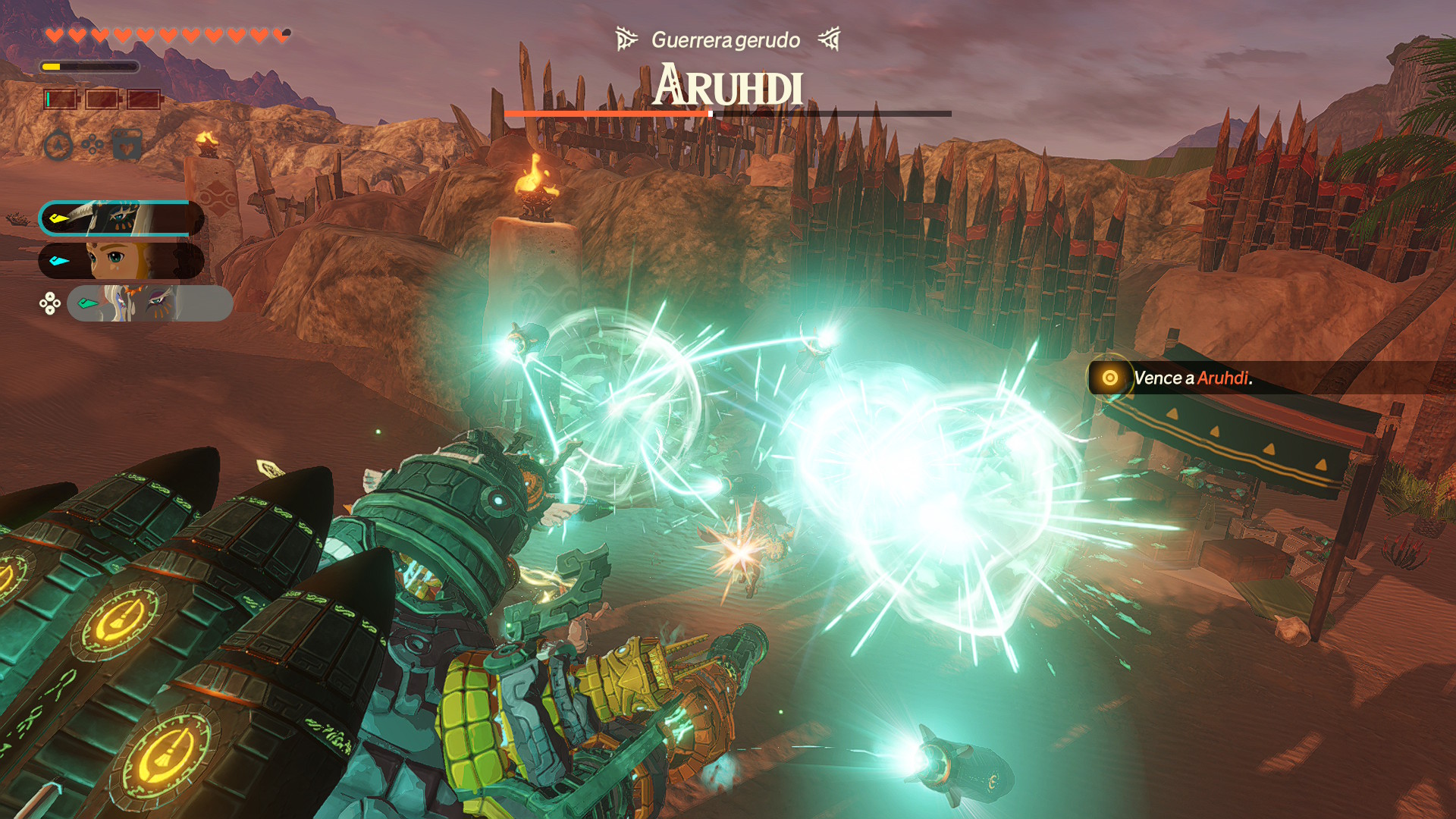
Task: Select the Zelda character portrait
Action: 121,261
